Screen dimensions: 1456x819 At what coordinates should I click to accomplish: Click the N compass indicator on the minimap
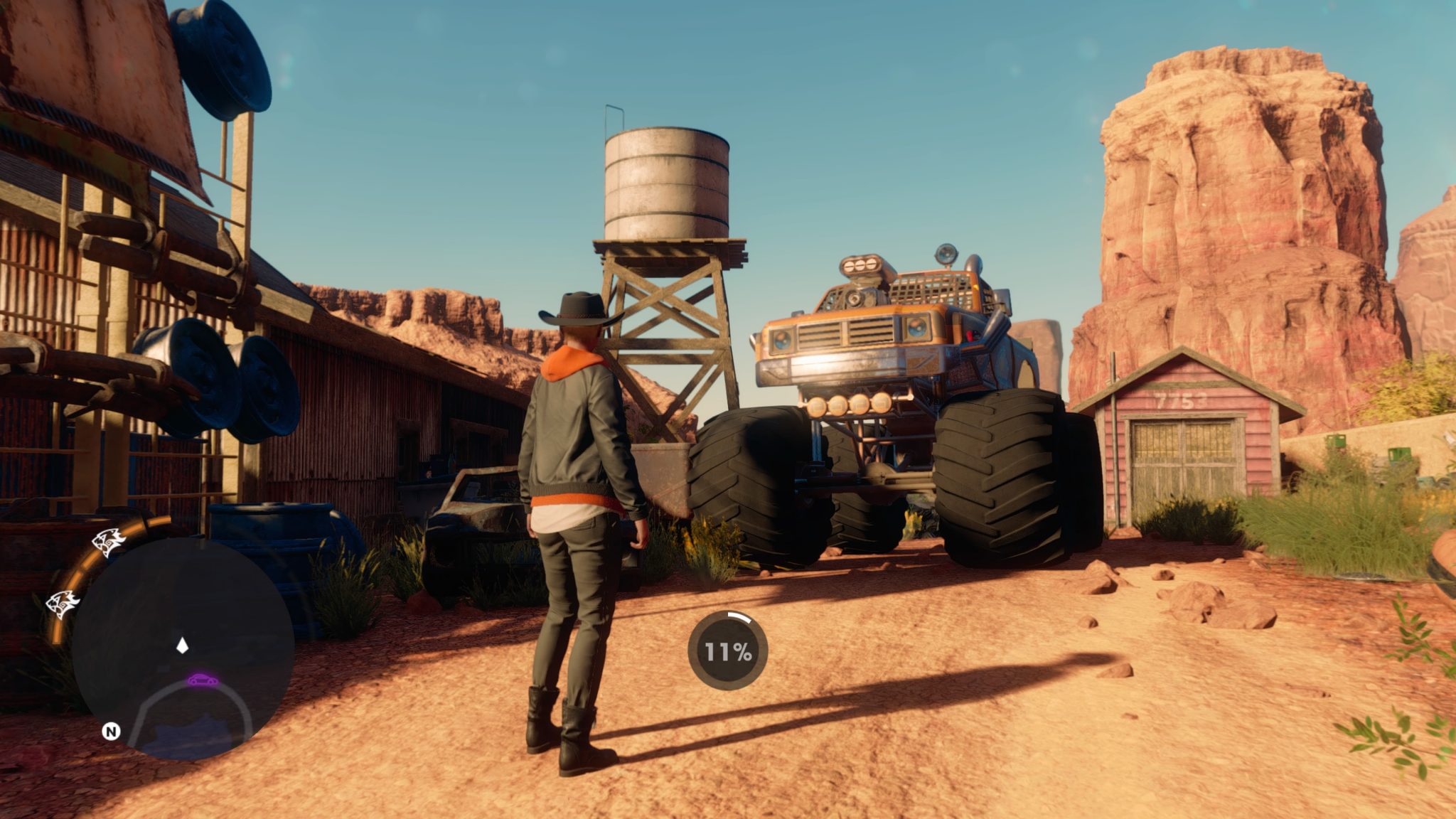coord(111,732)
